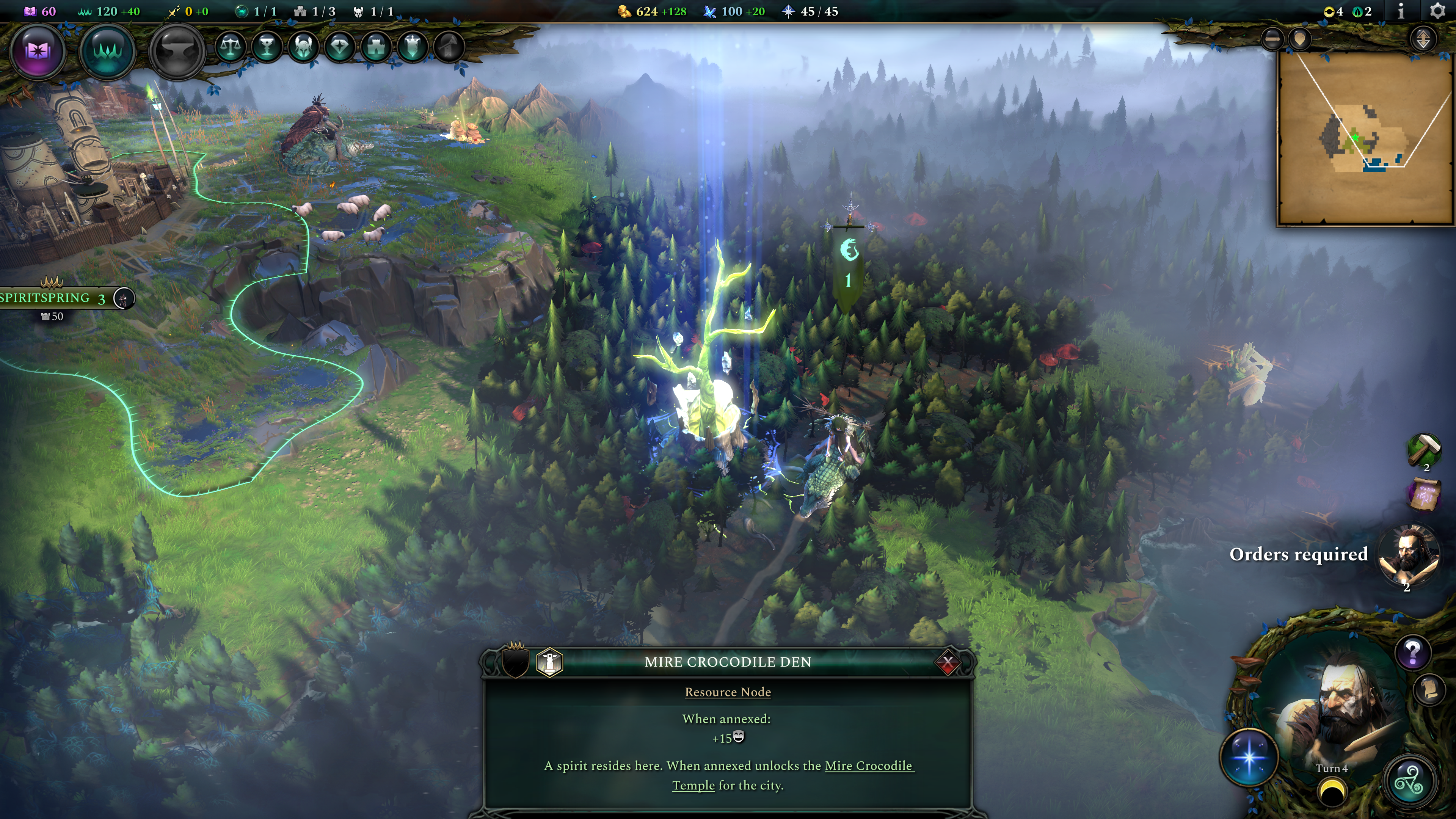This screenshot has height=819, width=1456.
Task: Open the winged helmet heroes icon
Action: click(x=303, y=46)
